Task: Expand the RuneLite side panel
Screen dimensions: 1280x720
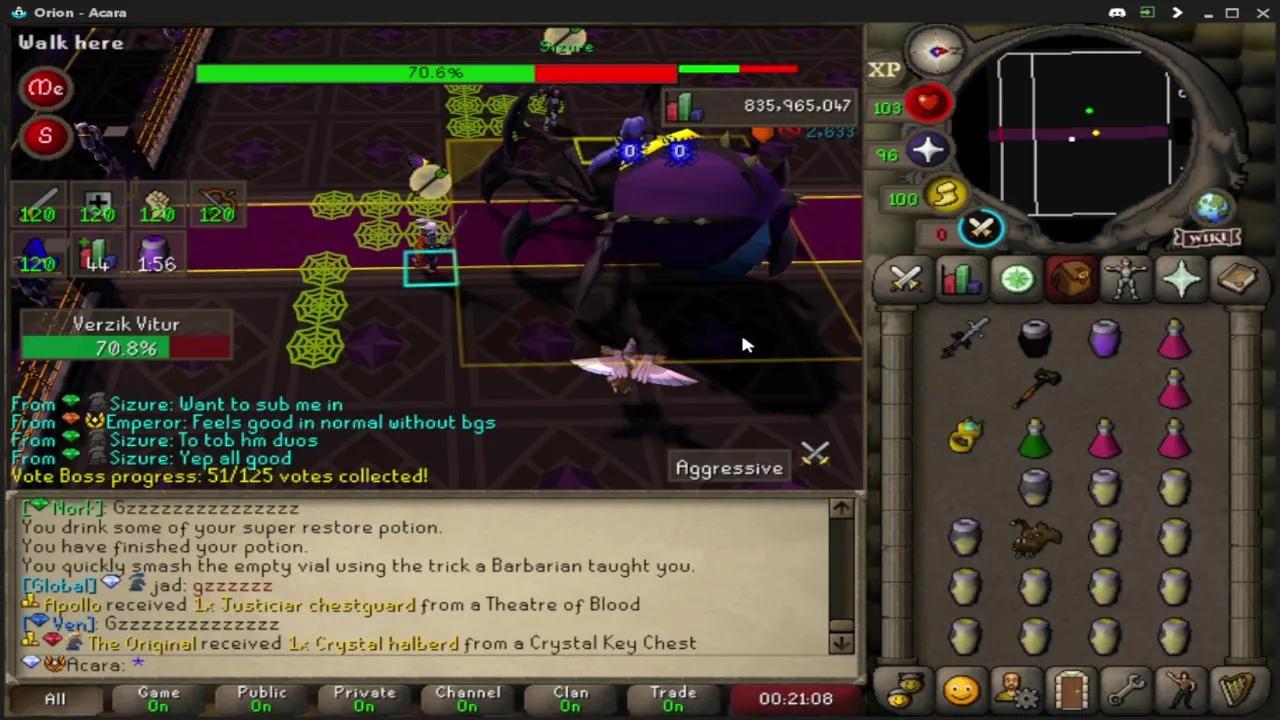Action: click(x=1177, y=12)
